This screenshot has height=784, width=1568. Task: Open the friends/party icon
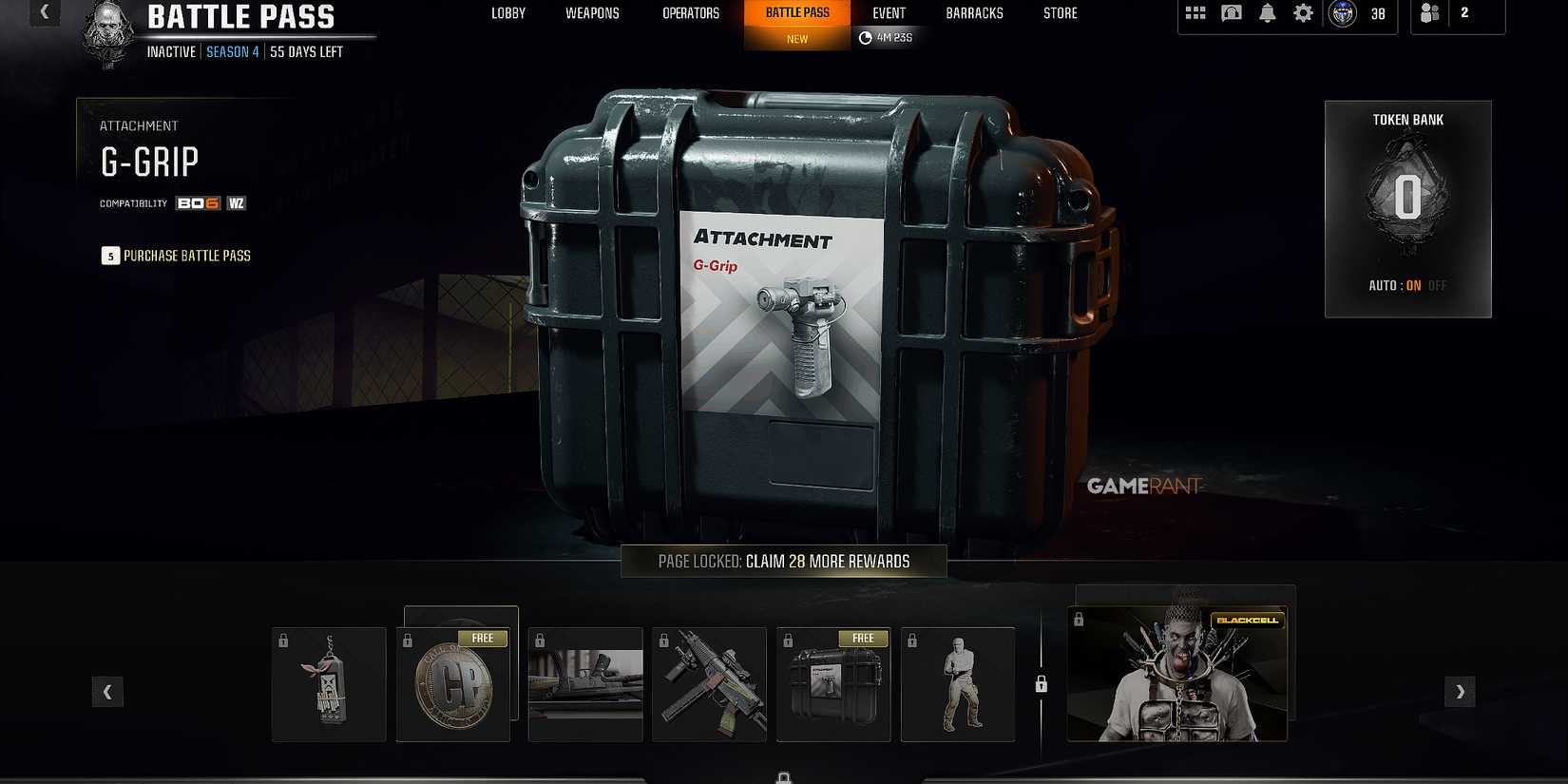pos(1430,13)
